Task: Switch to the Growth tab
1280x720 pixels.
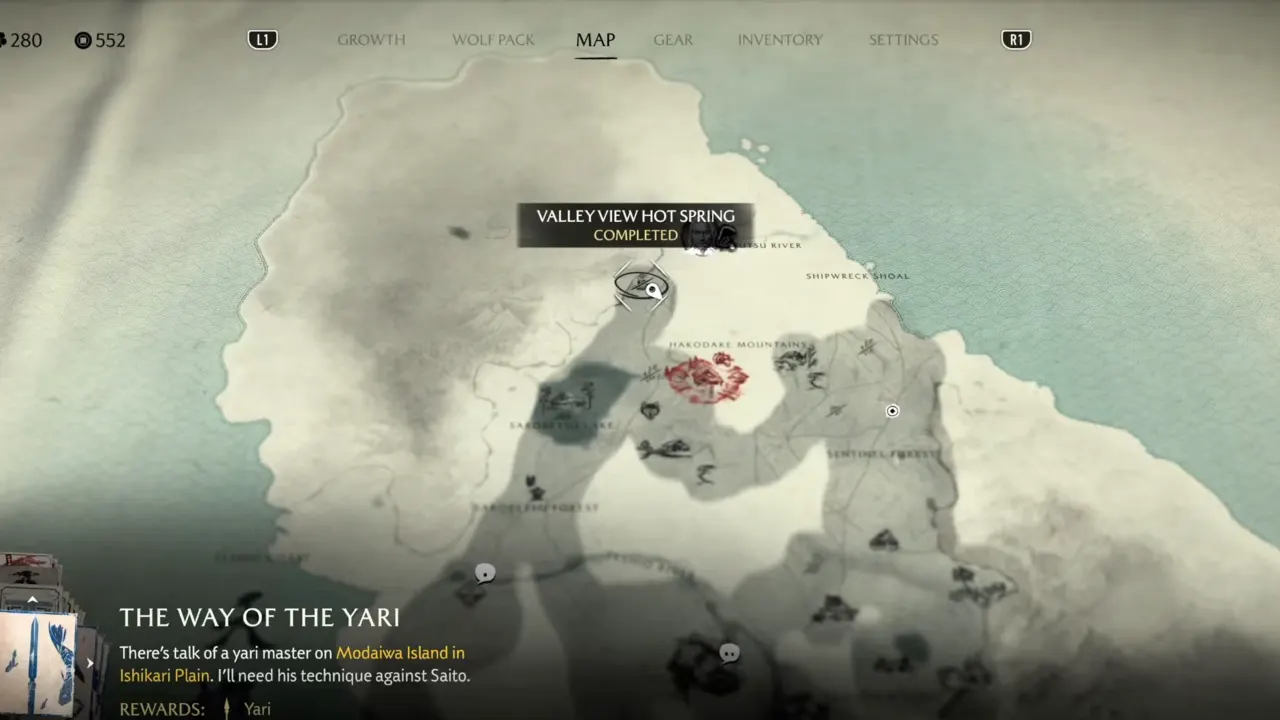Action: (371, 40)
